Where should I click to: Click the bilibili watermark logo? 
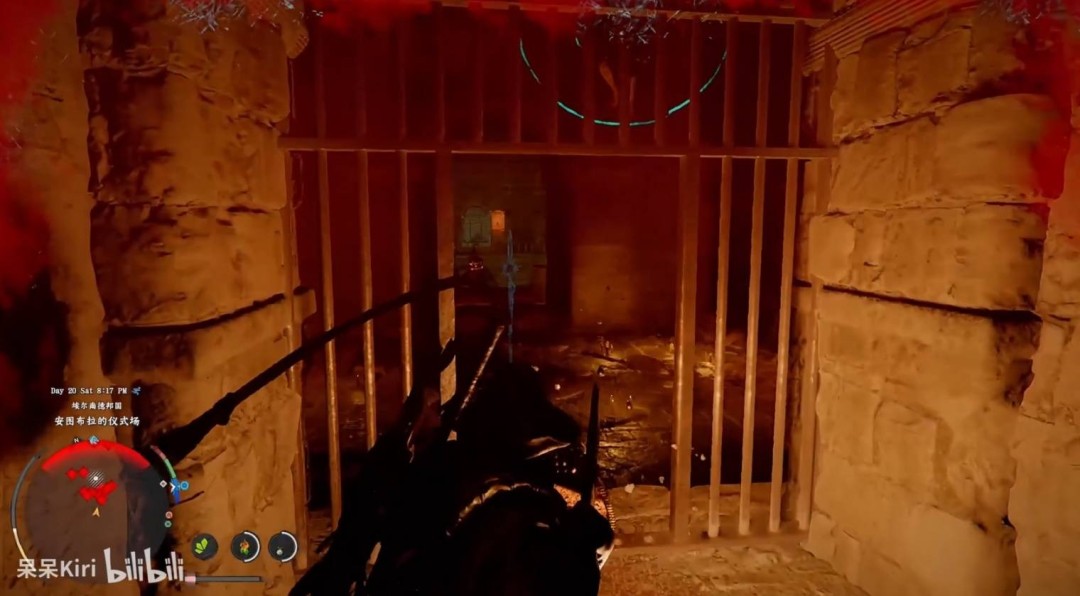[x=145, y=567]
